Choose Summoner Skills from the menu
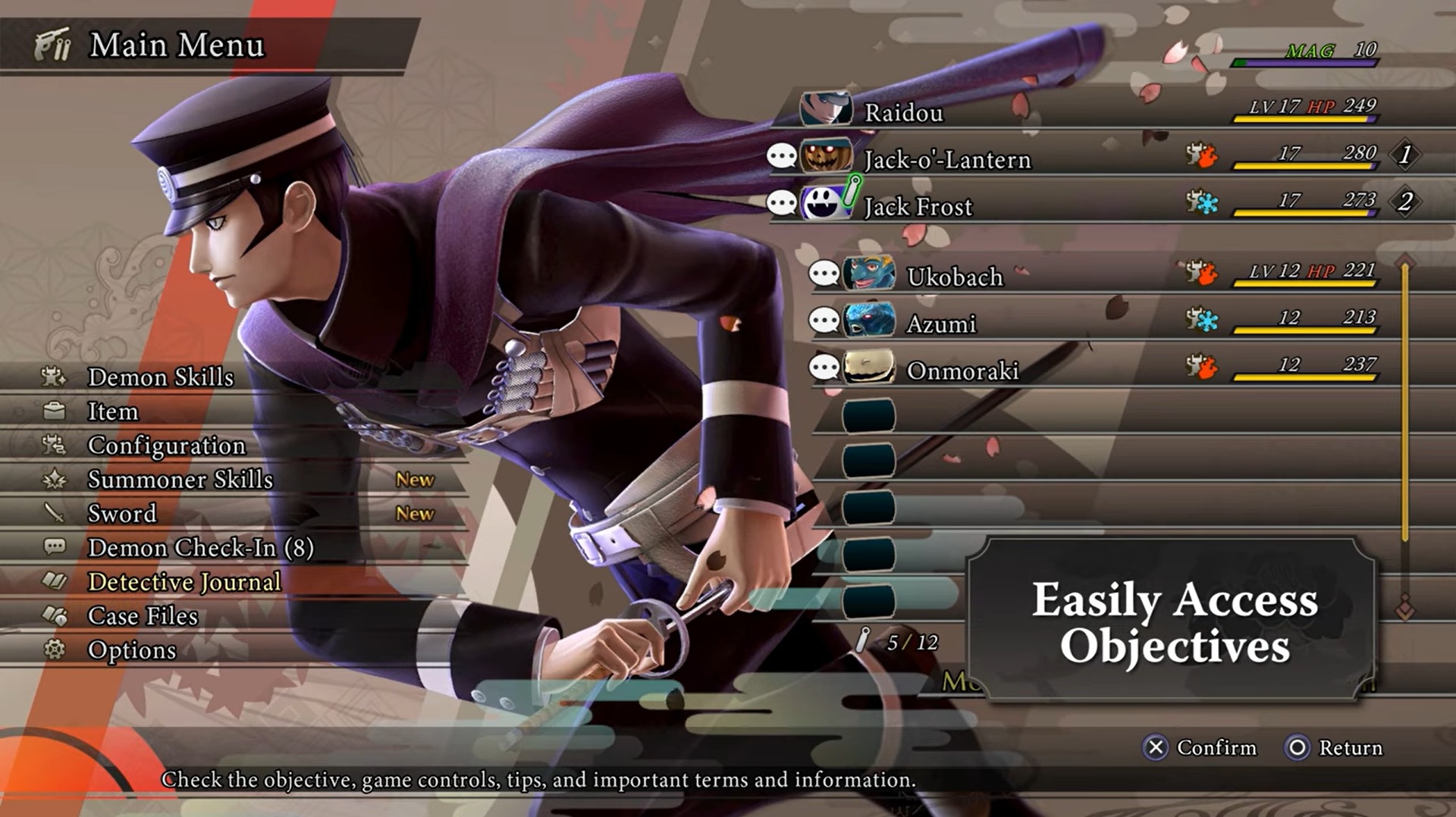Image resolution: width=1456 pixels, height=817 pixels. (180, 479)
